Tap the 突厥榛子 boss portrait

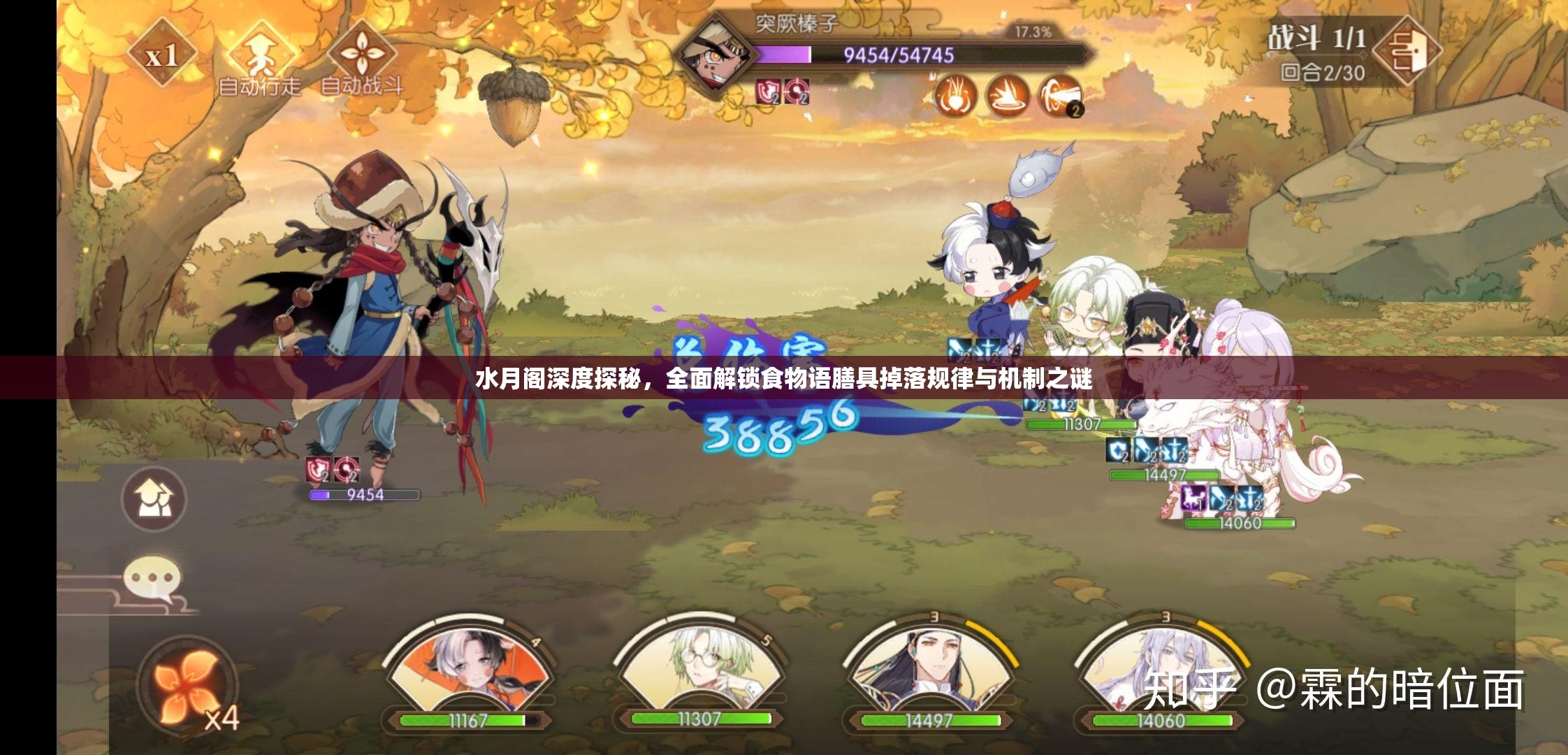716,56
